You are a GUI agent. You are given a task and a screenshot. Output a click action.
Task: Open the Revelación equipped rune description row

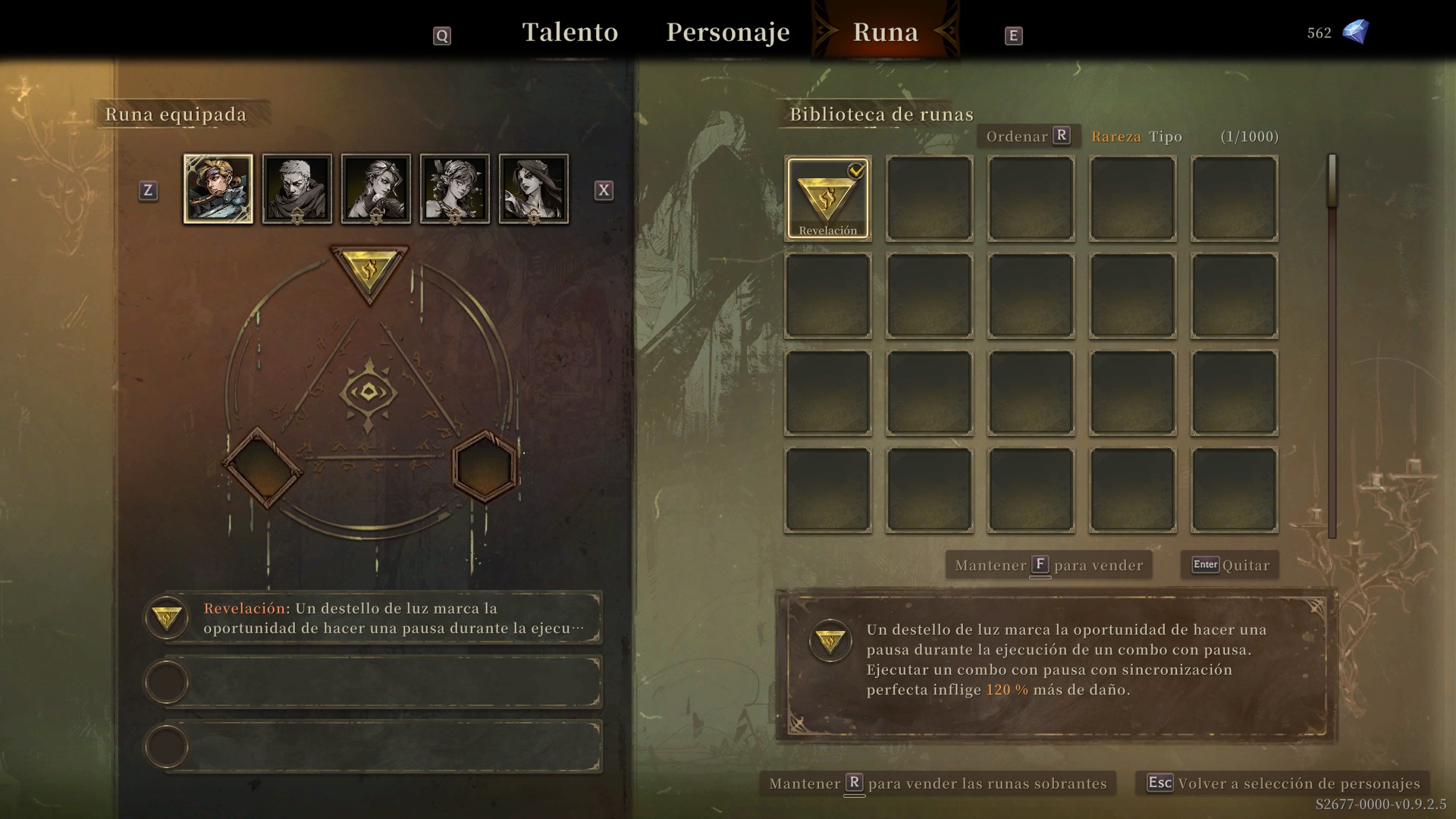[x=383, y=618]
